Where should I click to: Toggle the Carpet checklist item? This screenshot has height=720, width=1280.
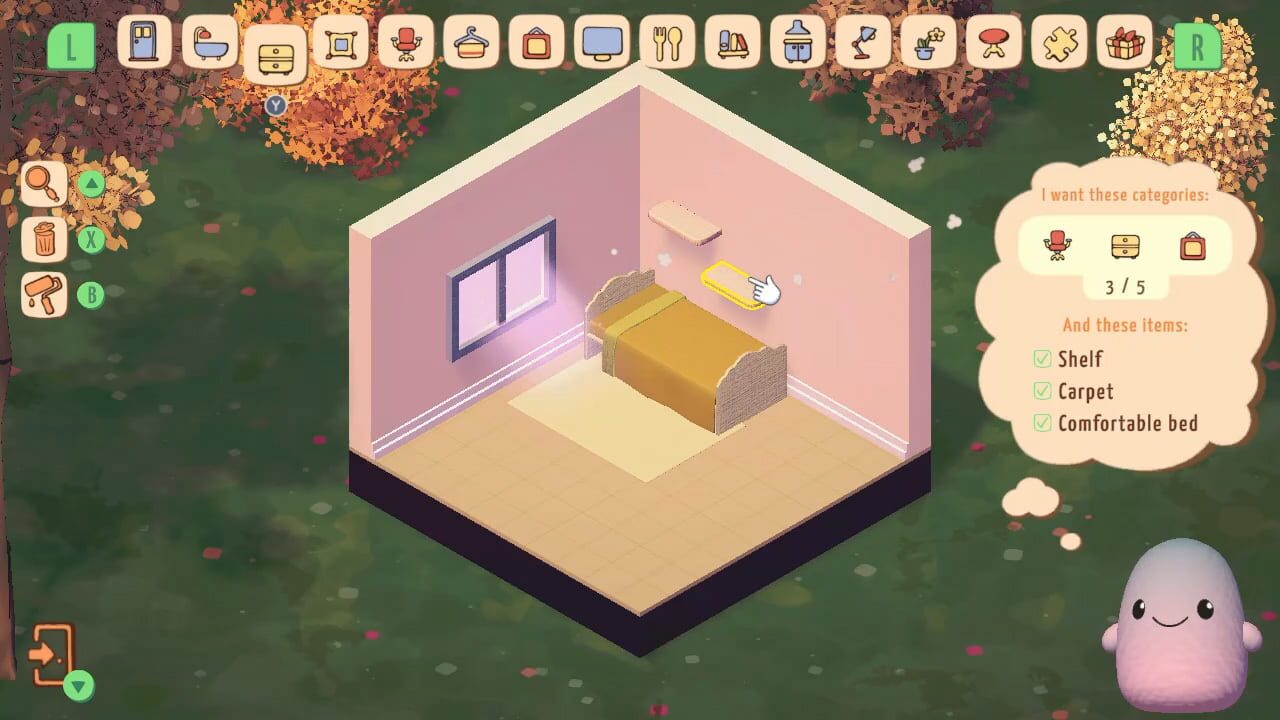pyautogui.click(x=1043, y=391)
